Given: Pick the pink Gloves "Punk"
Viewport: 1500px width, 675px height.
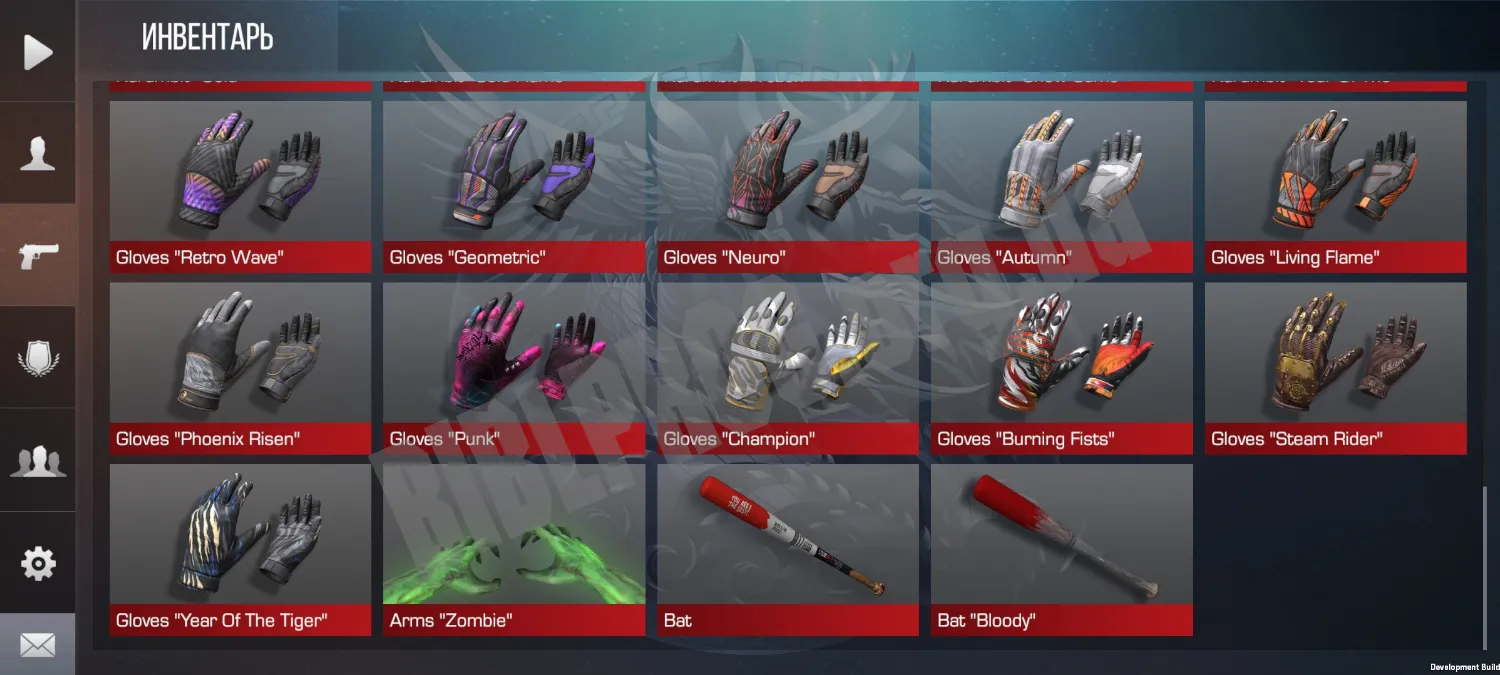Looking at the screenshot, I should point(514,368).
